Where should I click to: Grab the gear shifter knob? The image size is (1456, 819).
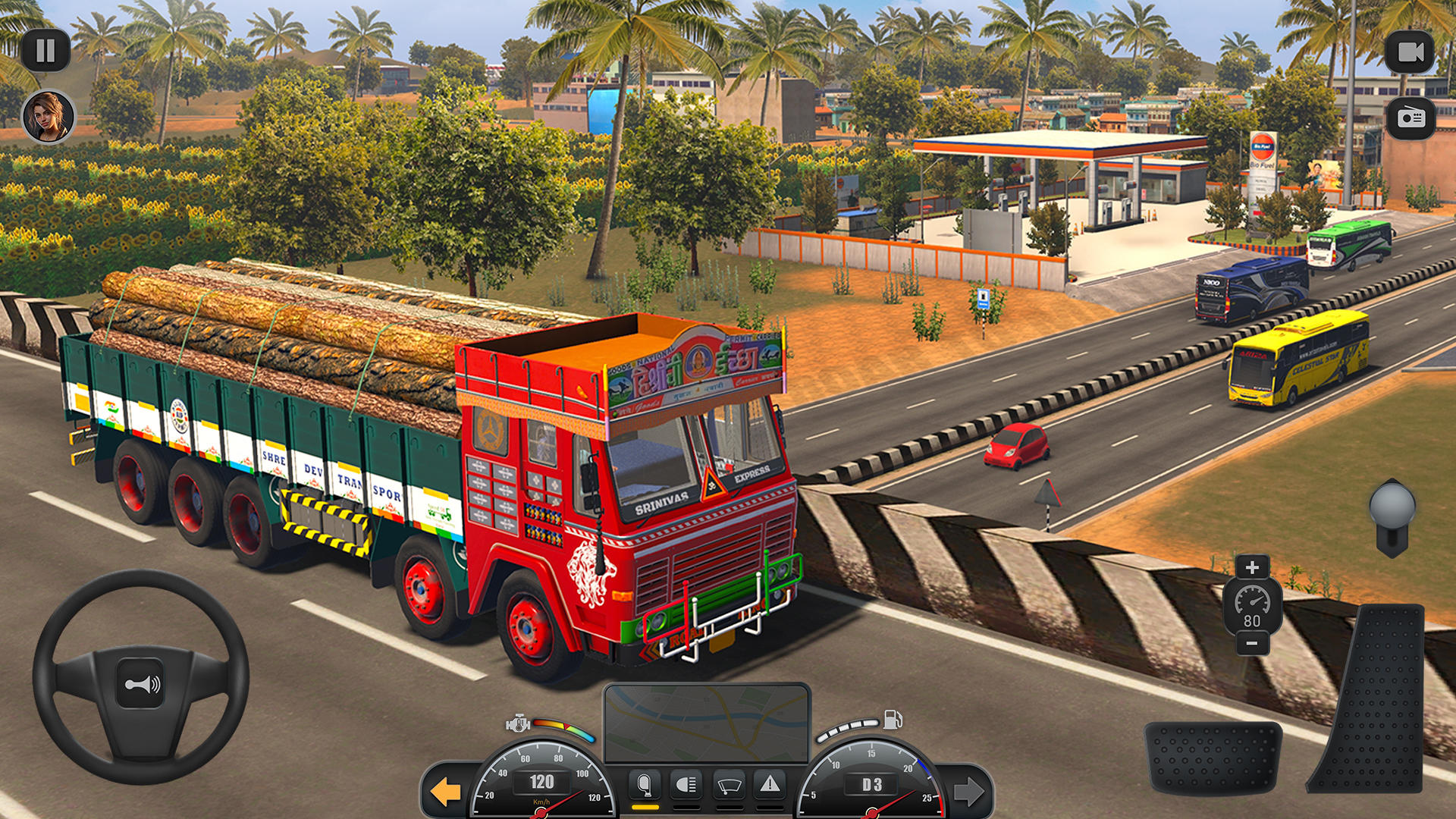point(1394,504)
